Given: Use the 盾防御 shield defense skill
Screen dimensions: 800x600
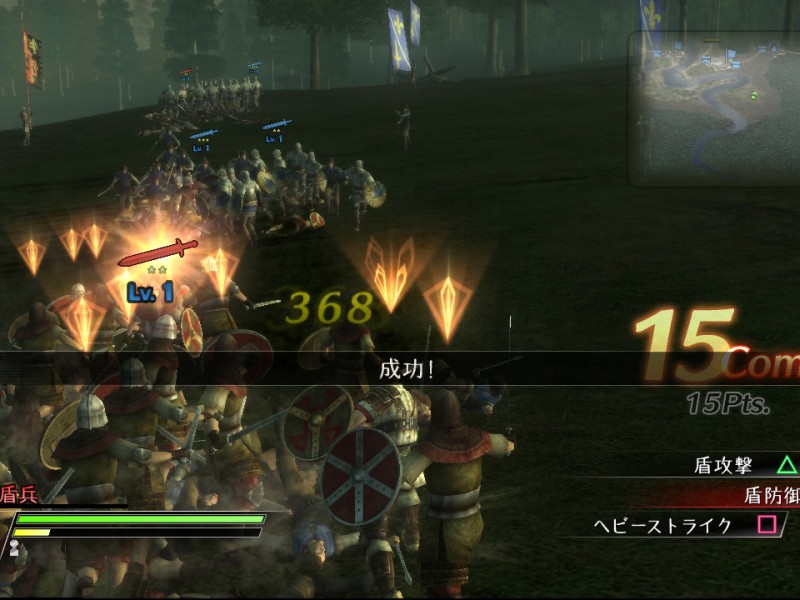Looking at the screenshot, I should 769,494.
